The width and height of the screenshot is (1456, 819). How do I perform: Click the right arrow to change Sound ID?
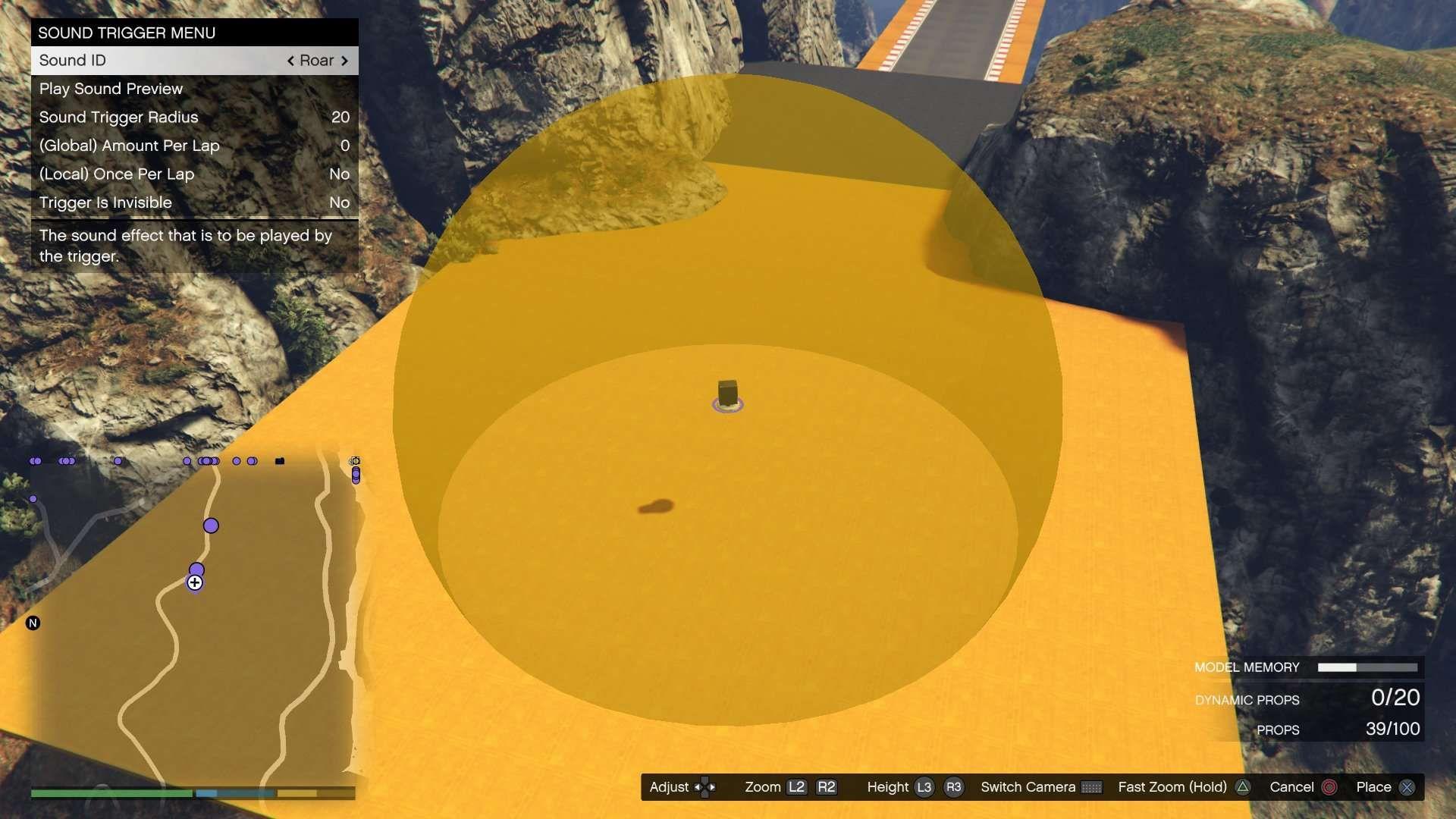346,60
